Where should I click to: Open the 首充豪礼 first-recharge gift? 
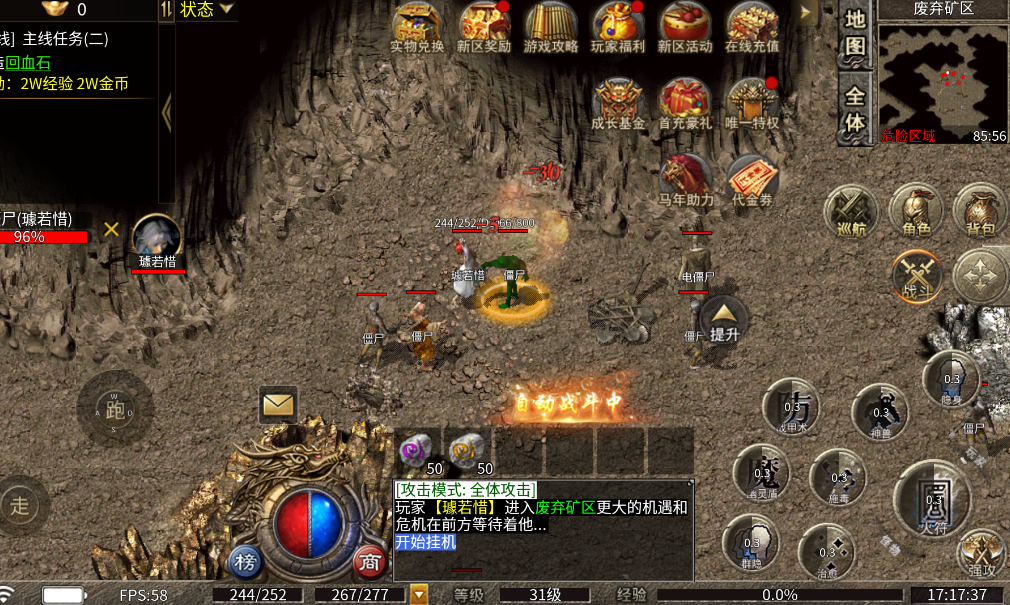pos(685,102)
